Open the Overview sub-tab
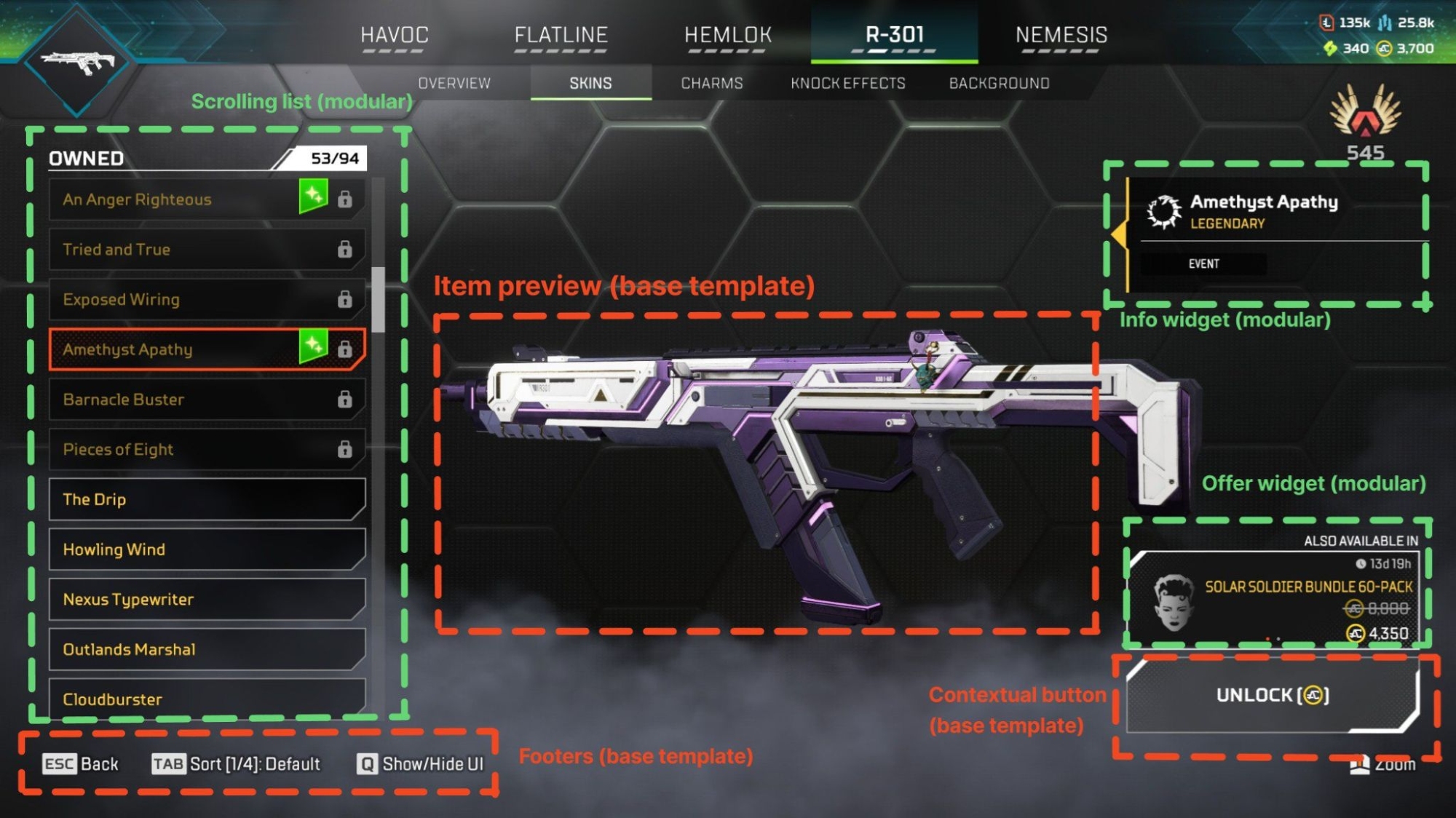Screen dimensions: 1456x818 [454, 83]
